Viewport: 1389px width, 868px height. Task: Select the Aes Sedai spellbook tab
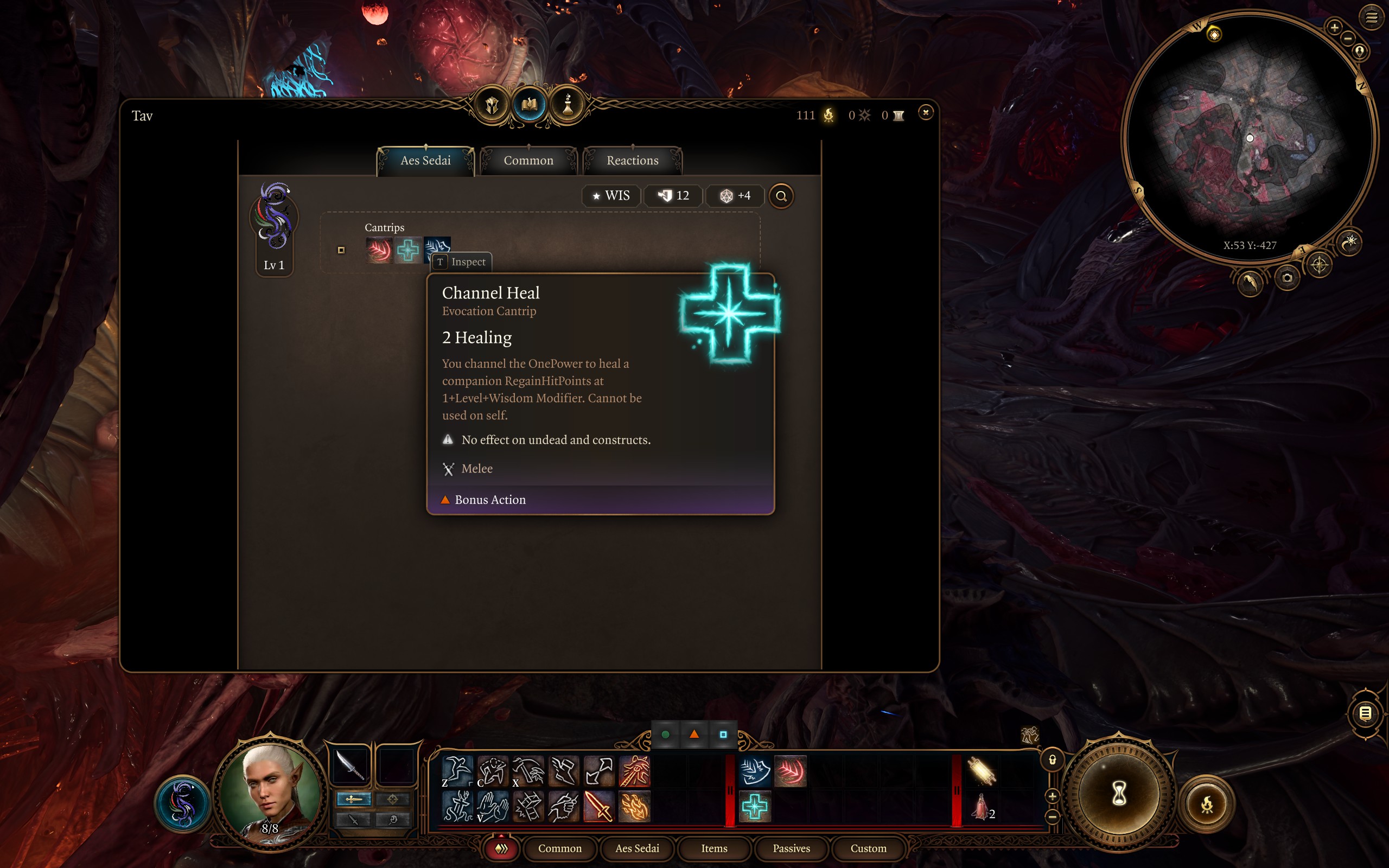(x=425, y=161)
